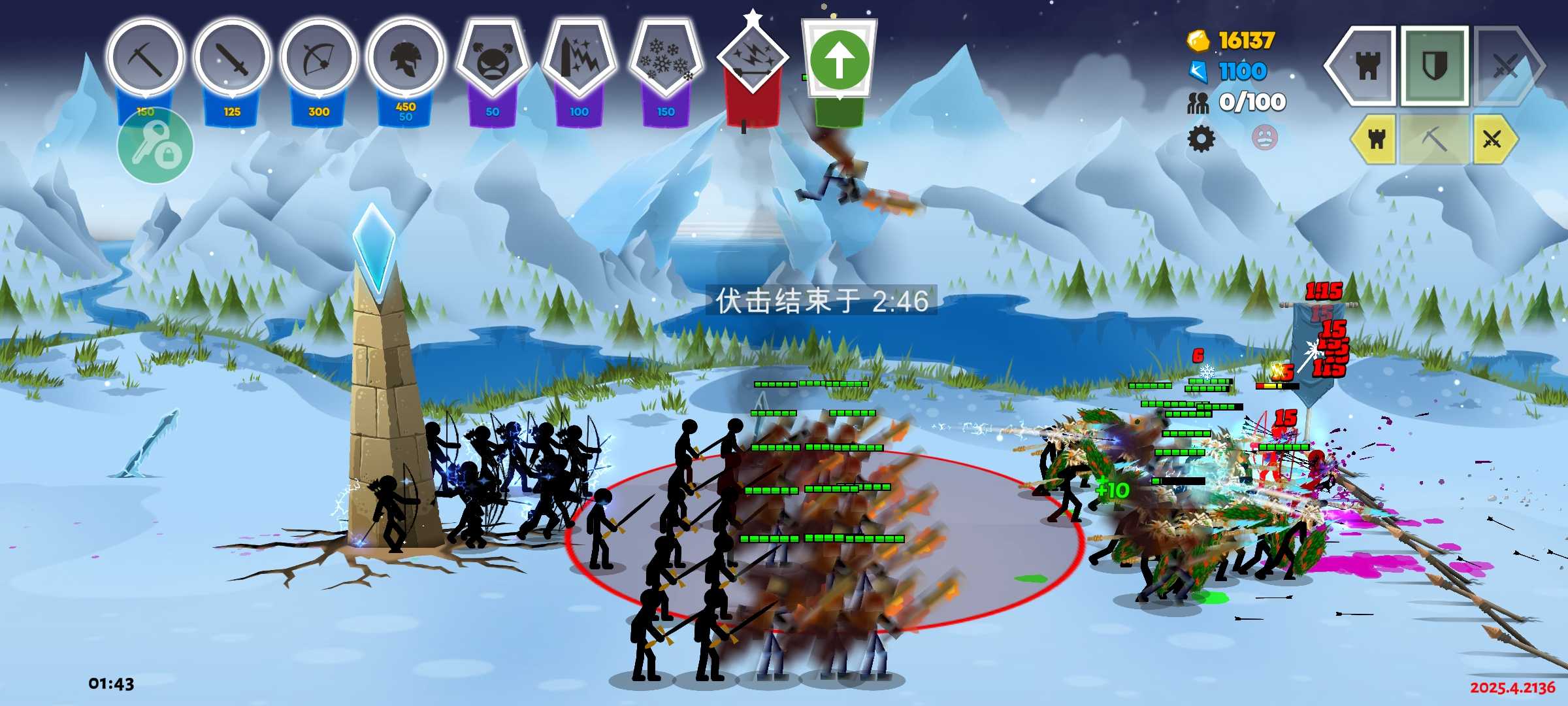Tap the red surrender face icon

1265,138
